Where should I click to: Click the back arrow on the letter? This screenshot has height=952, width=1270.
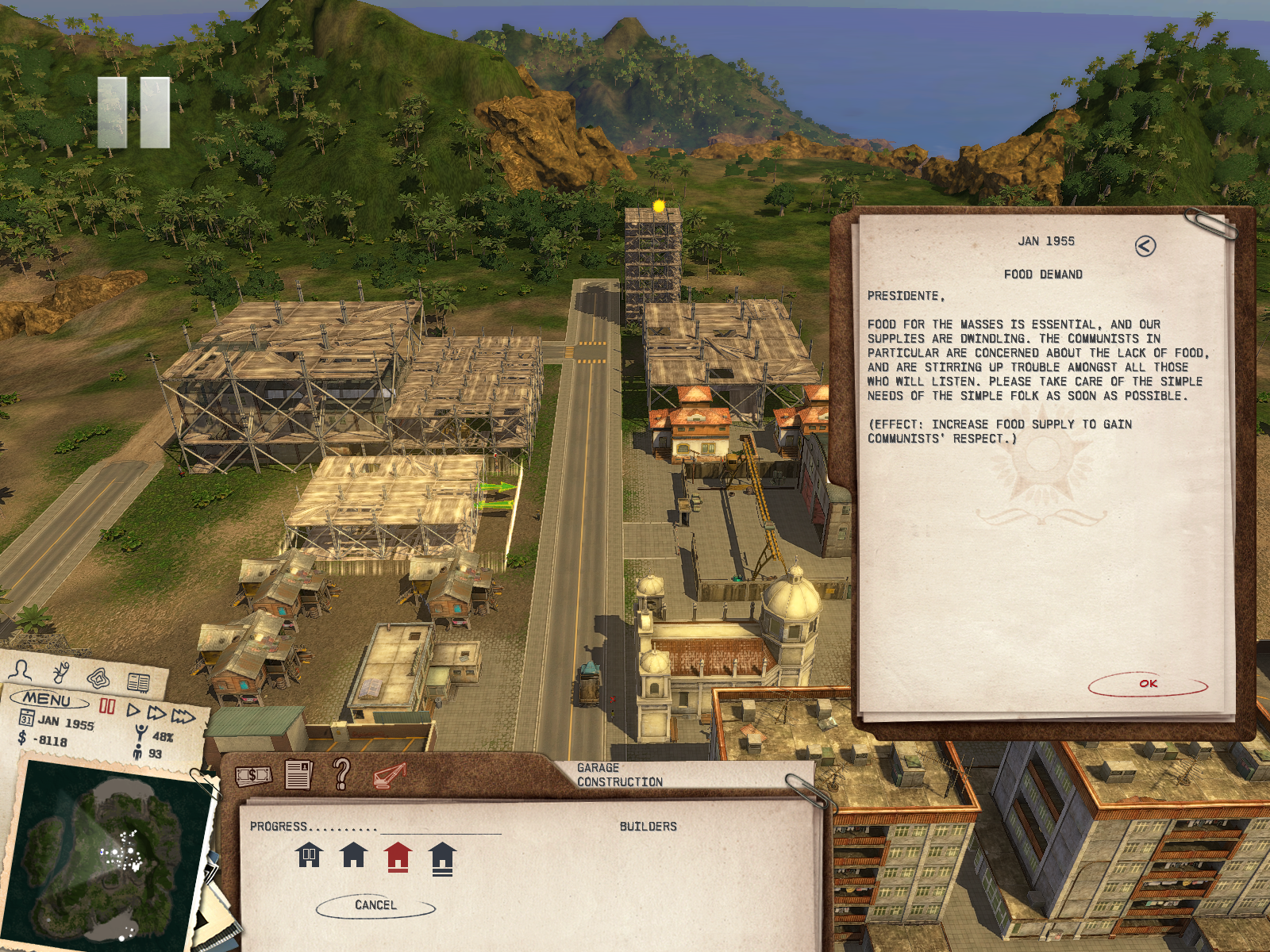click(1145, 246)
